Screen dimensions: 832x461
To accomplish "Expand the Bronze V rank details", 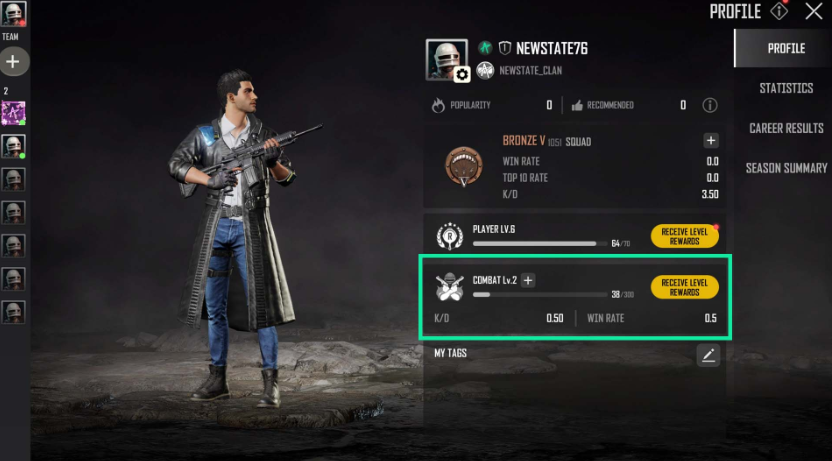I will coord(710,141).
